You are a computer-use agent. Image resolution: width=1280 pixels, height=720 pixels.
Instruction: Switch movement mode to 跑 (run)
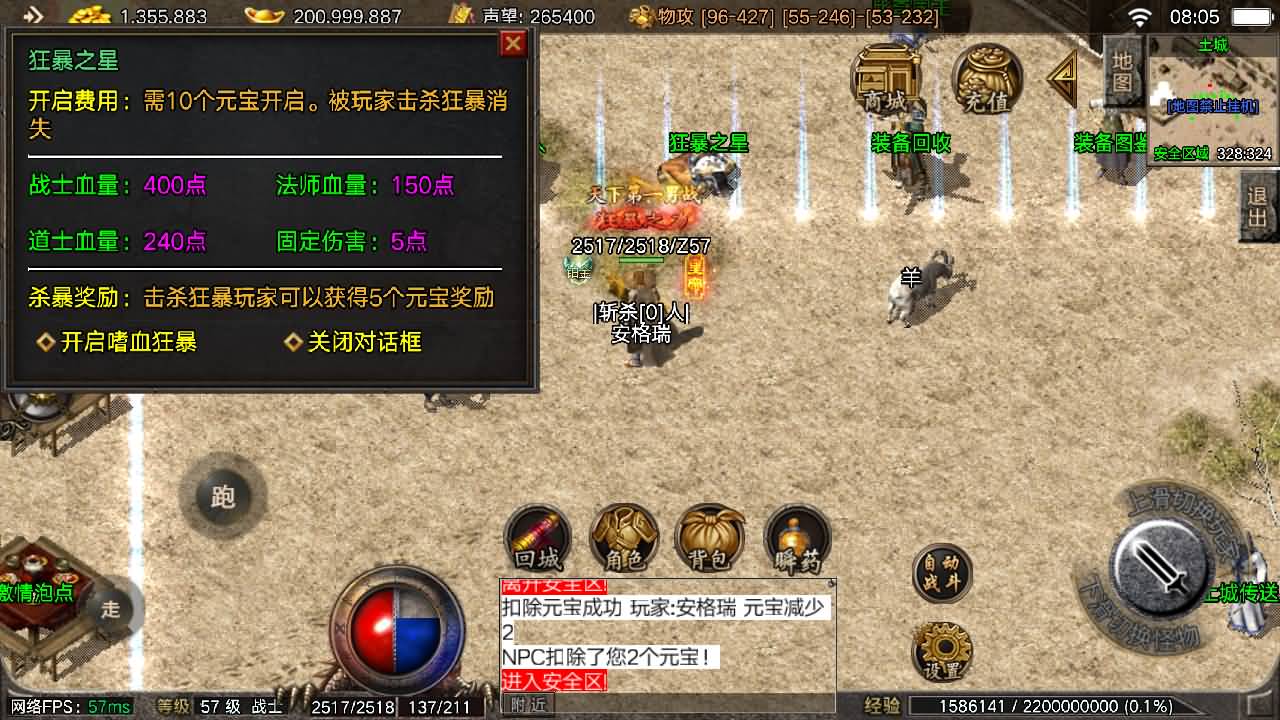click(222, 497)
